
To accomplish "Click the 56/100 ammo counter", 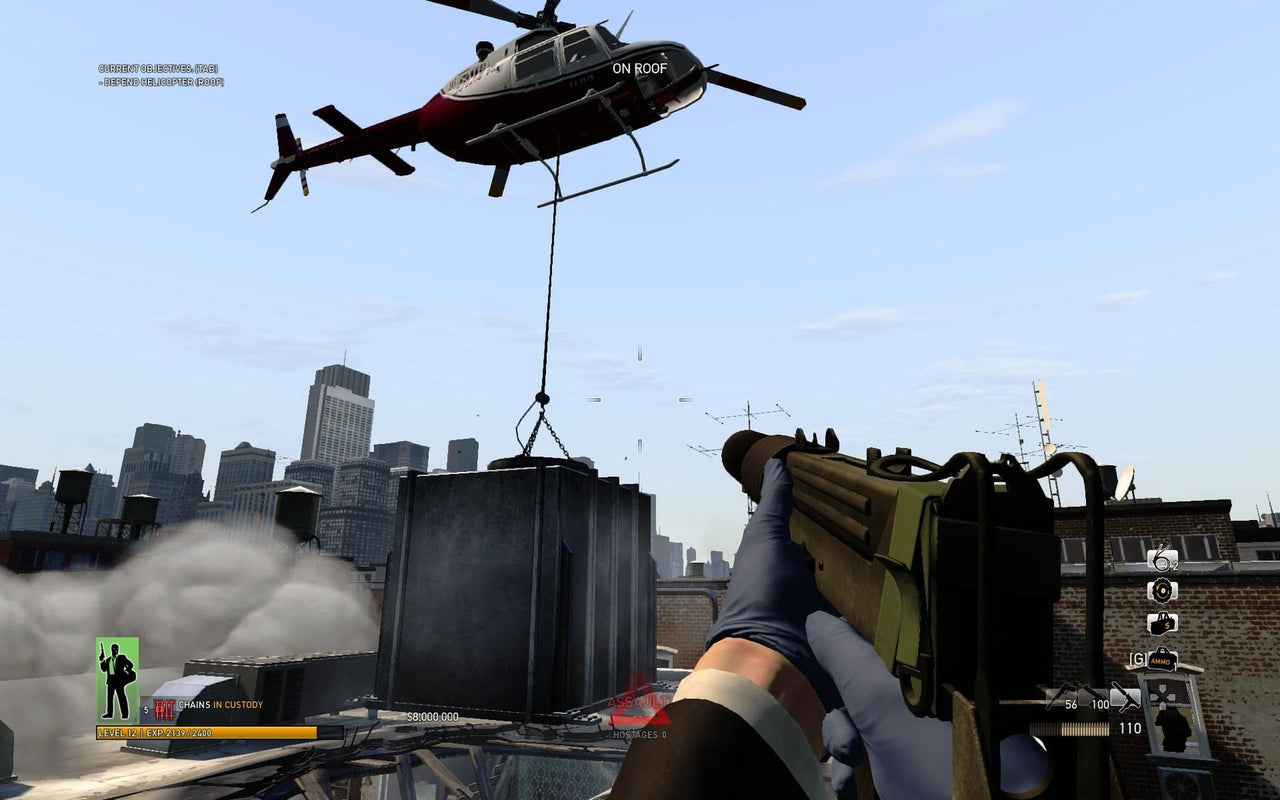I will pos(1085,703).
